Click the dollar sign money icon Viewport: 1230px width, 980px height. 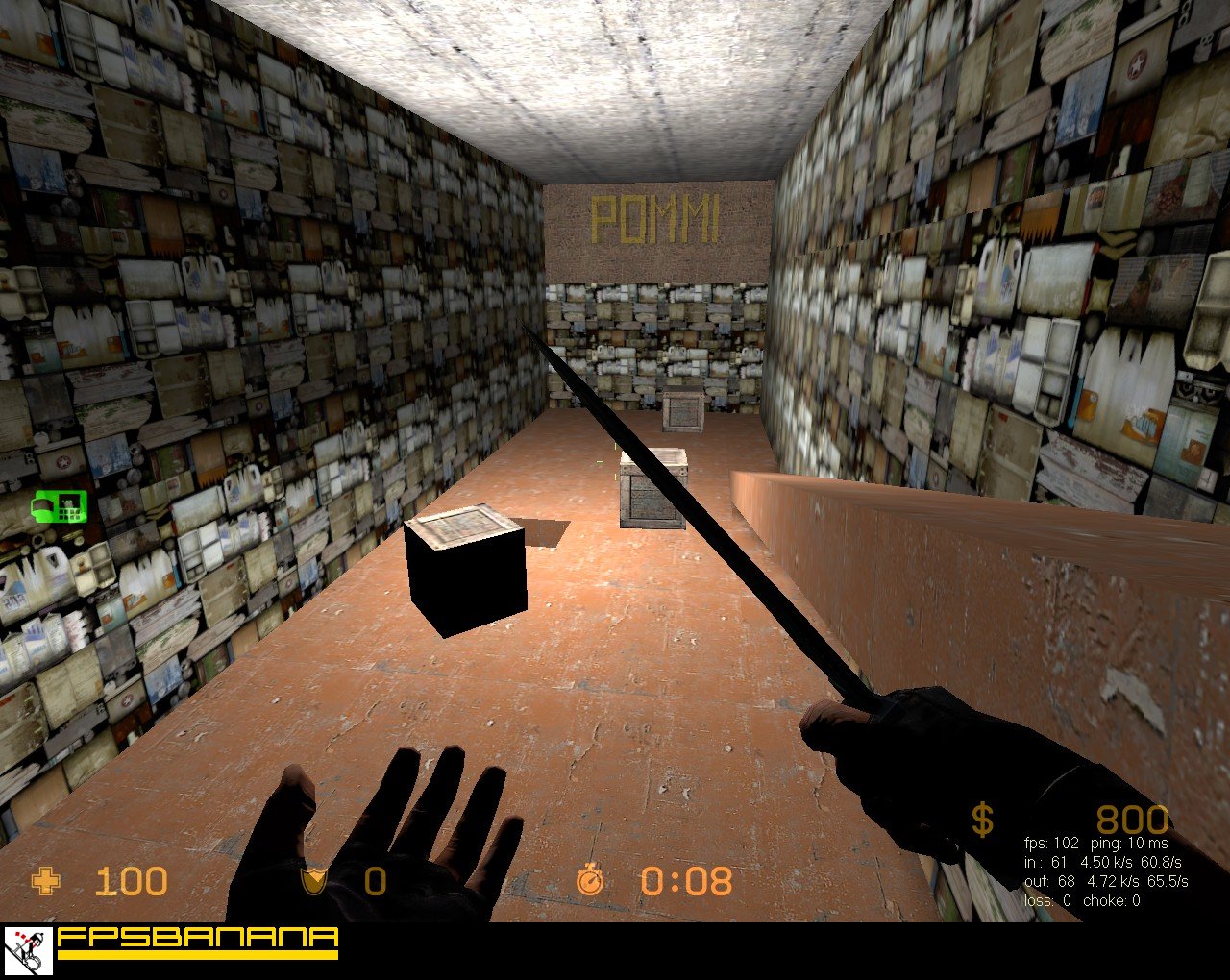pos(982,820)
